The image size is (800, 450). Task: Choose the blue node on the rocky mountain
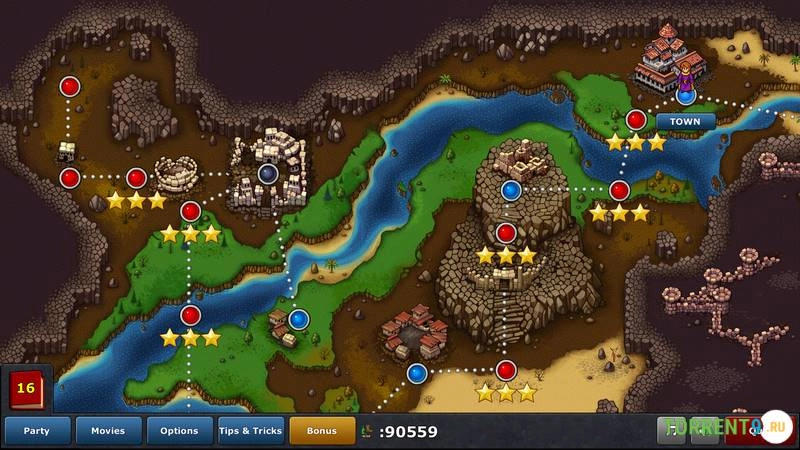pos(511,189)
